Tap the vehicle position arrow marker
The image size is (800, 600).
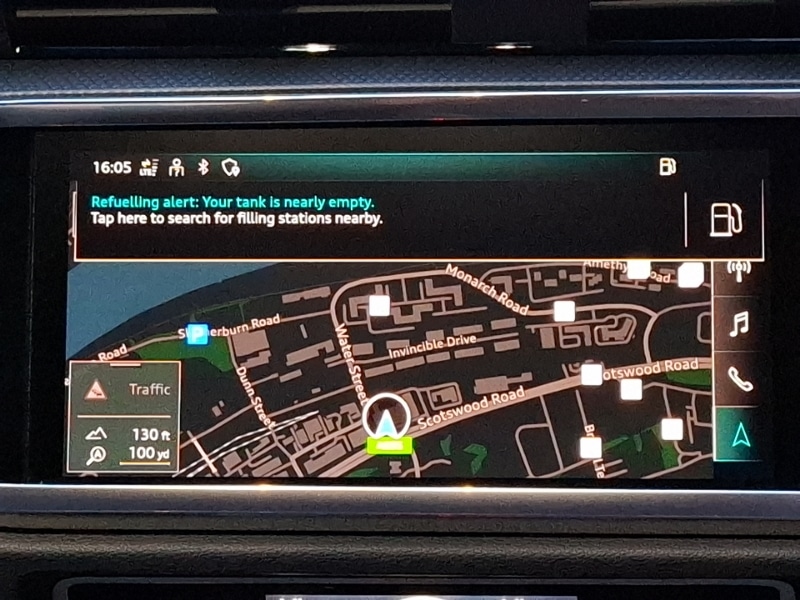(386, 416)
